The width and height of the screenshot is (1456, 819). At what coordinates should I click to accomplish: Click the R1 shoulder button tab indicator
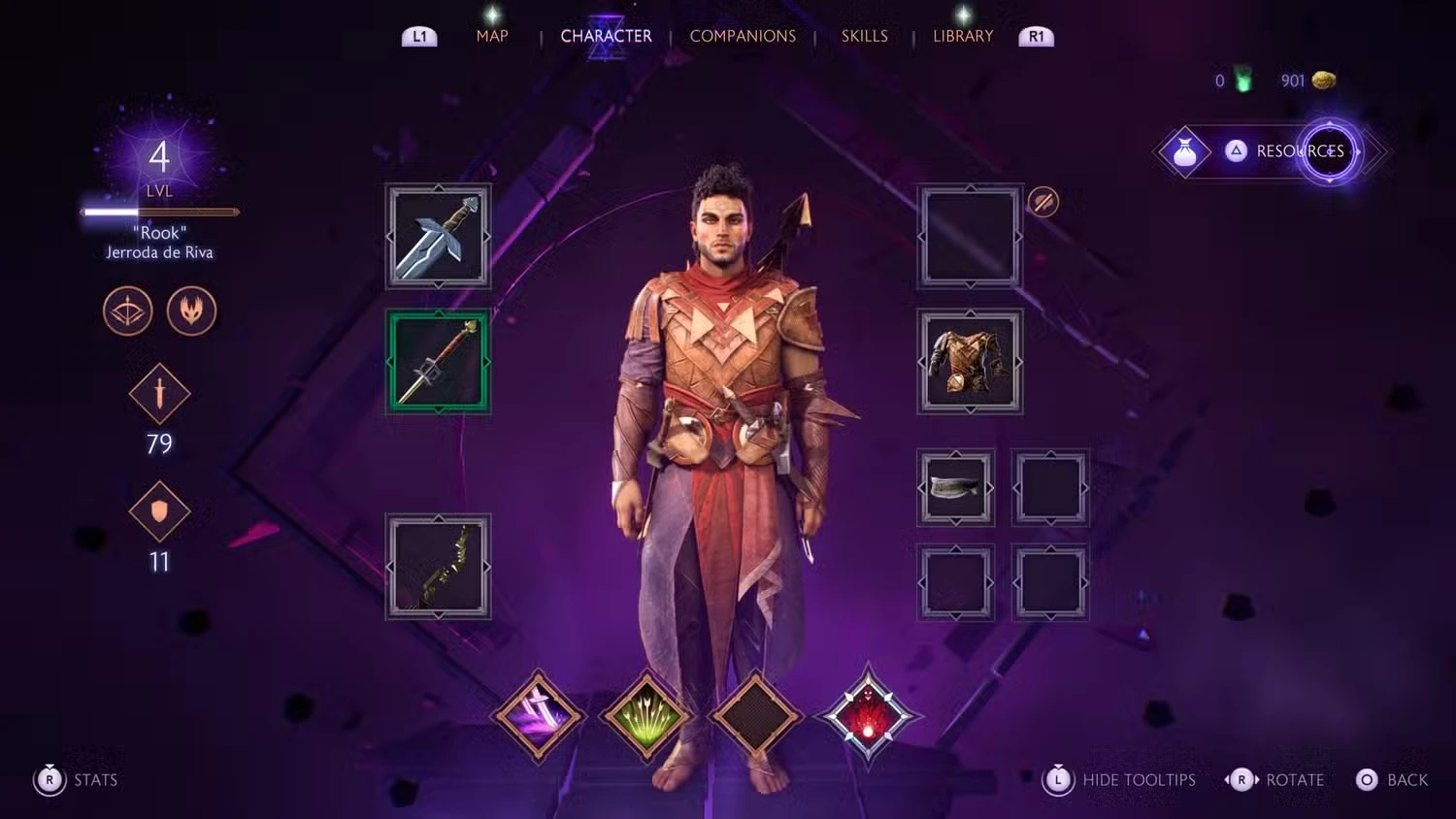1035,35
